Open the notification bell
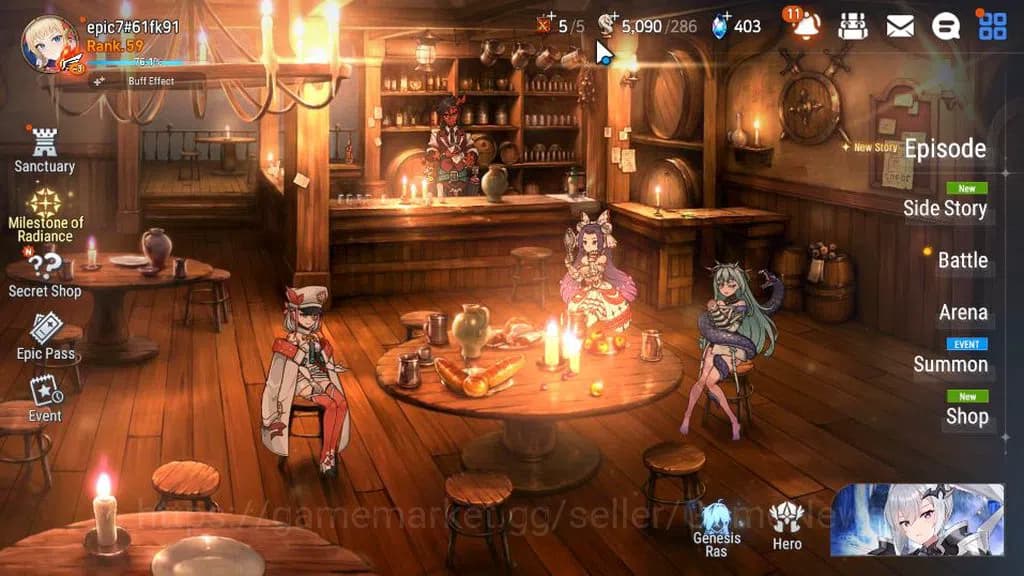 [x=804, y=26]
